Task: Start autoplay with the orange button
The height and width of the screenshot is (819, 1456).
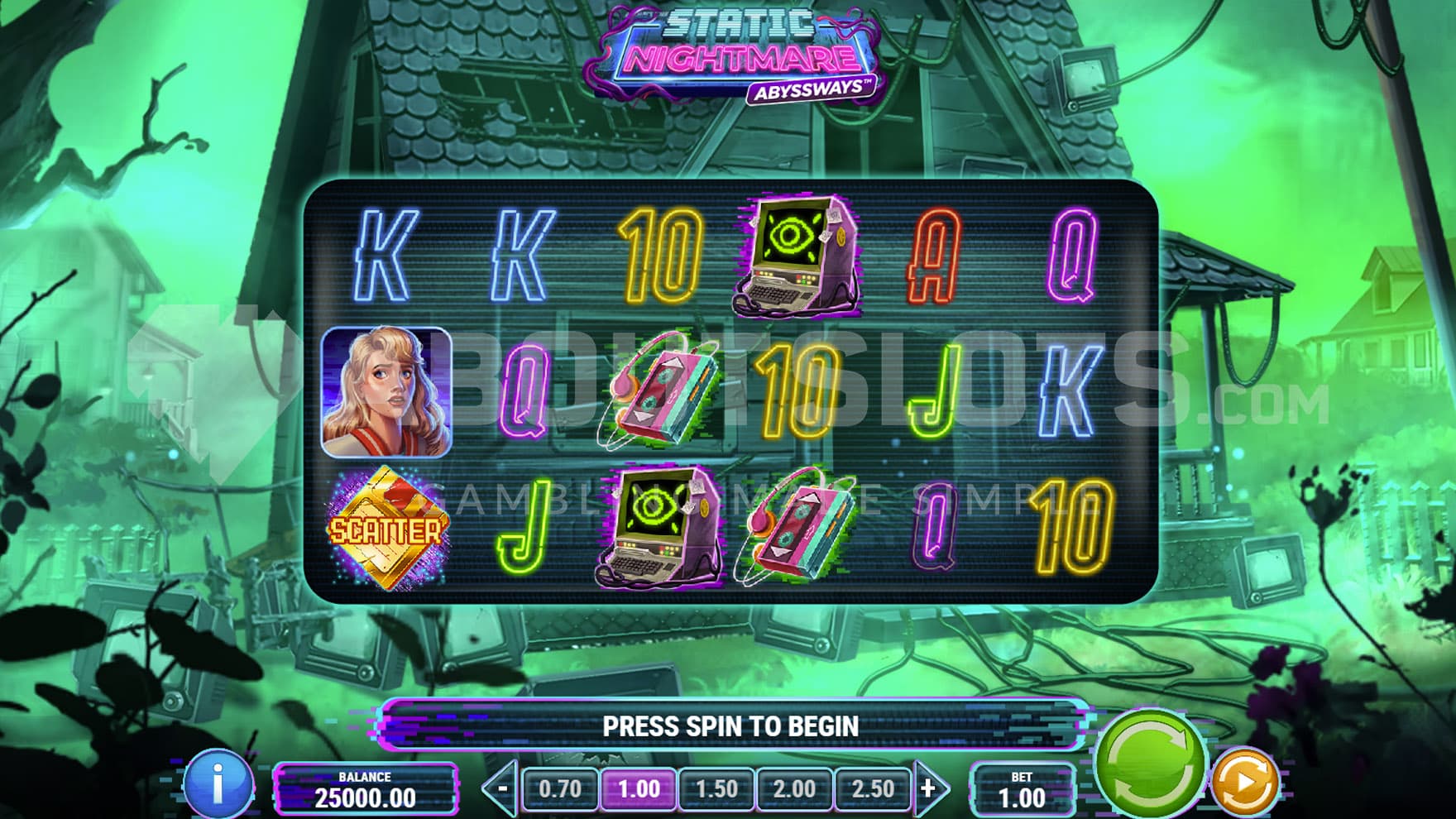Action: click(1244, 782)
